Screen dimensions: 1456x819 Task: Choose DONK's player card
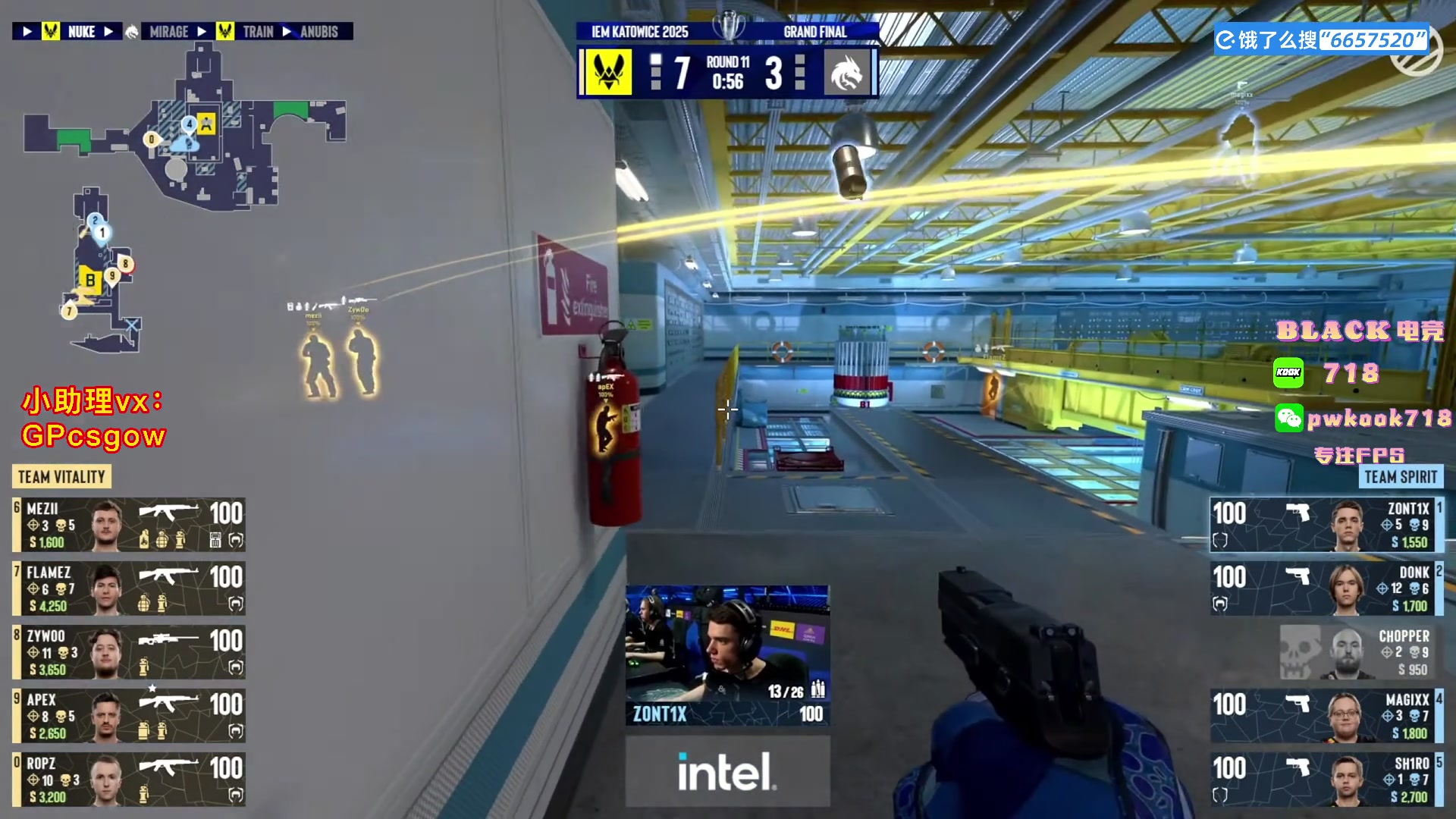(1326, 588)
